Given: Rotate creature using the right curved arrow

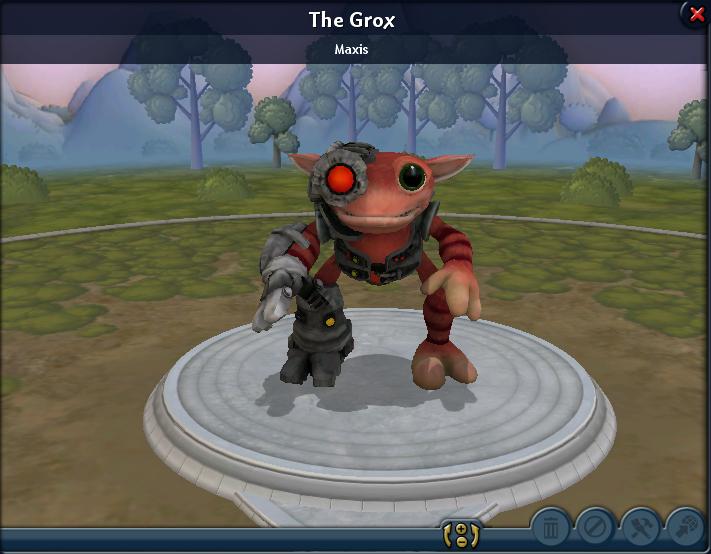Looking at the screenshot, I should 475,535.
